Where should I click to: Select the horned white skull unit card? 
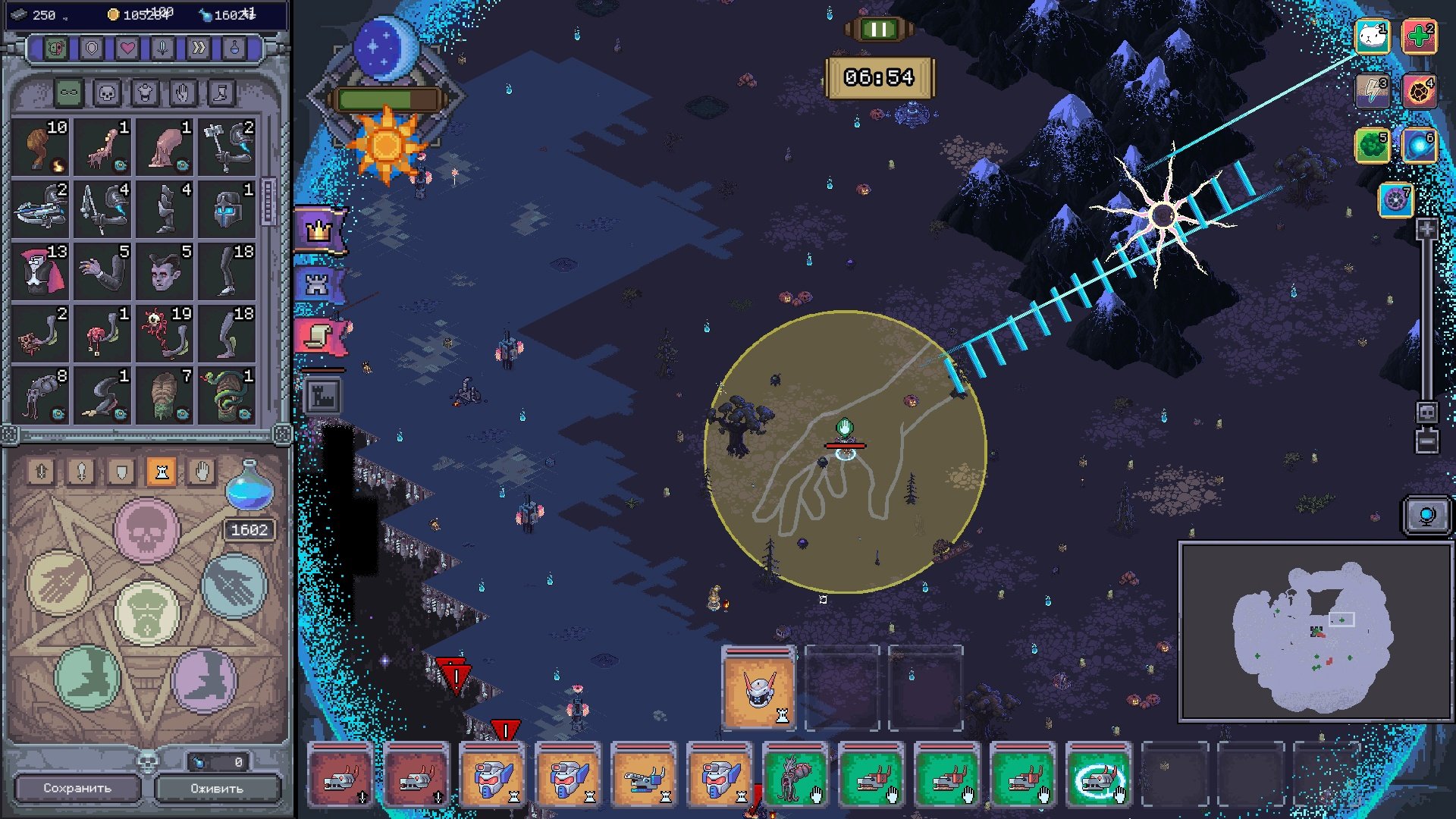pyautogui.click(x=758, y=689)
